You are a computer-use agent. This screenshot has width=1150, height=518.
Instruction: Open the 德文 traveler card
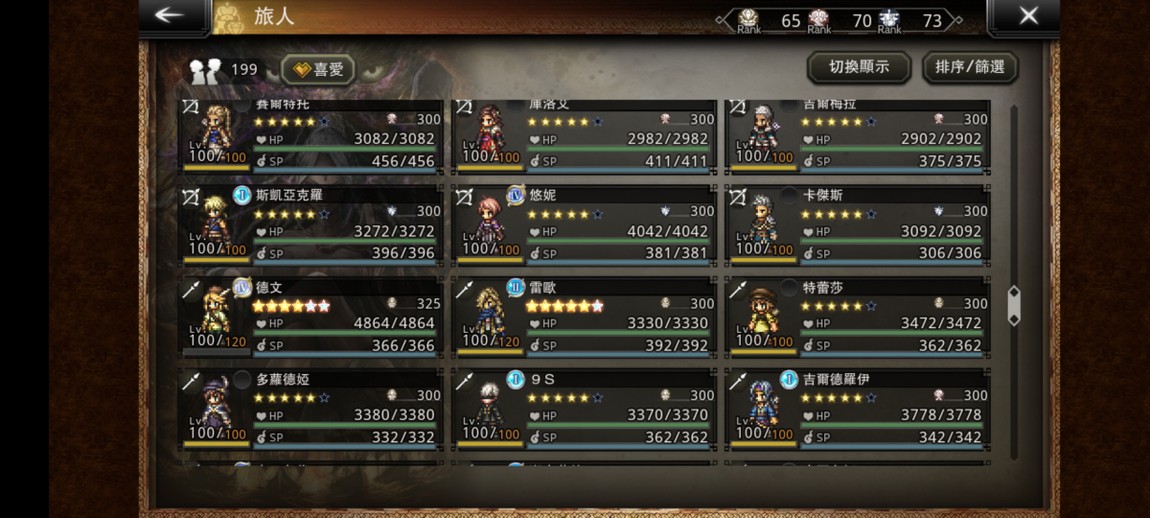point(310,316)
